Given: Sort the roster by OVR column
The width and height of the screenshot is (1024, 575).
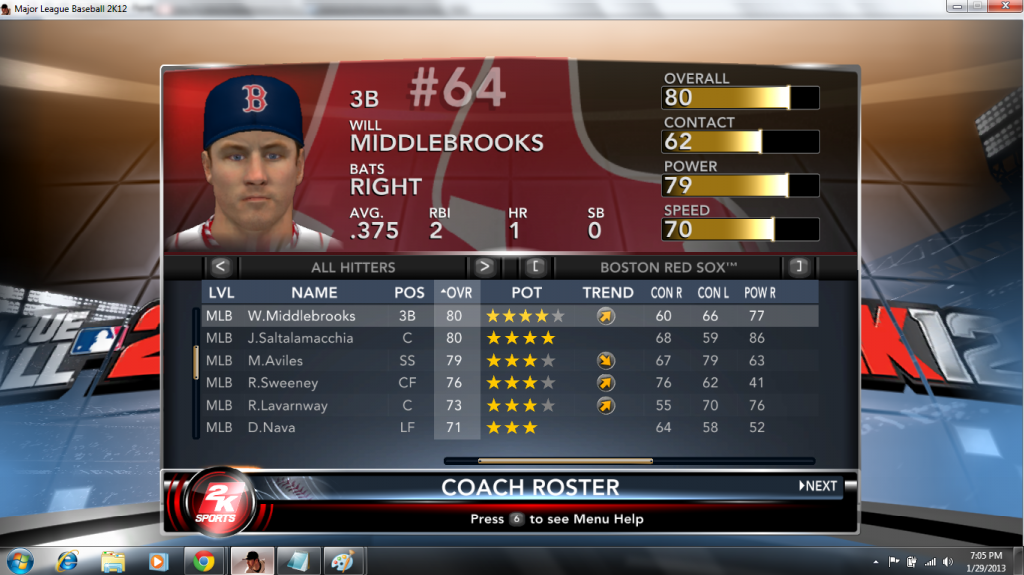Looking at the screenshot, I should (456, 293).
